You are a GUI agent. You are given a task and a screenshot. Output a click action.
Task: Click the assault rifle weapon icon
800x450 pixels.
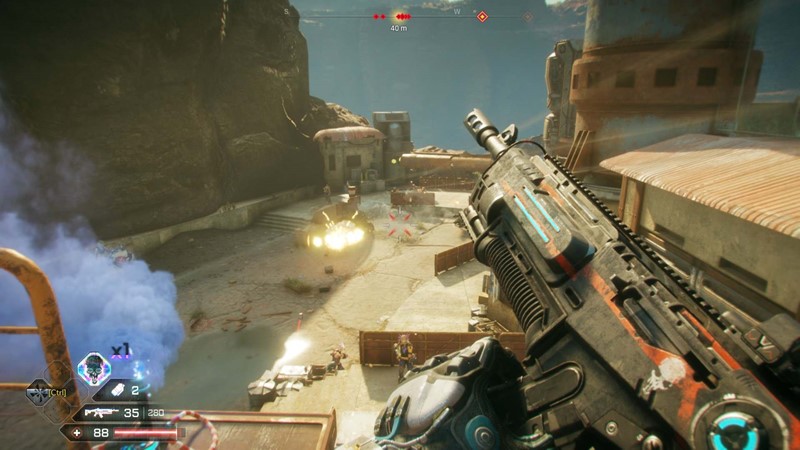tap(99, 412)
